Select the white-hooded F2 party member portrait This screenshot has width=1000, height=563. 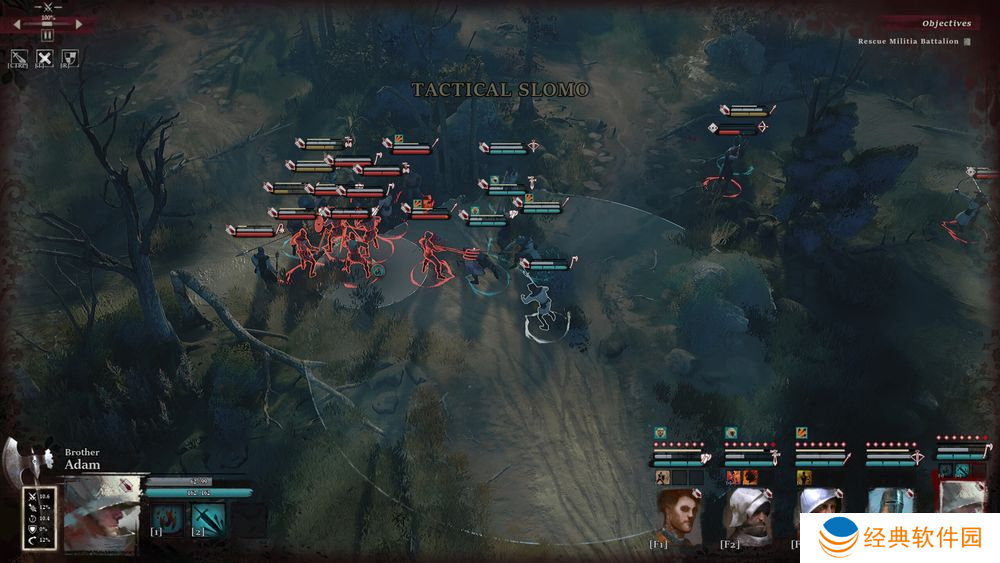coord(747,513)
